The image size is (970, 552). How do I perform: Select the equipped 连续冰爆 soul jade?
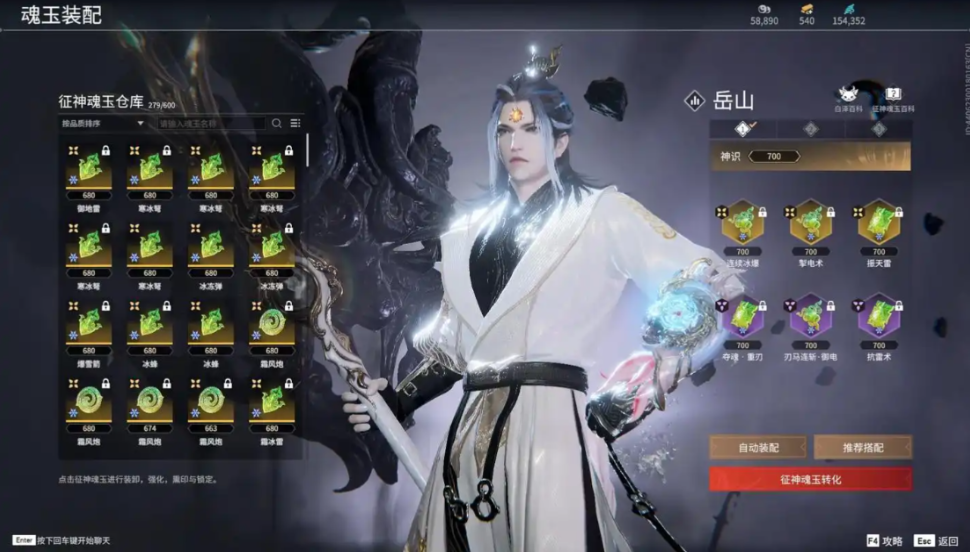(x=742, y=223)
